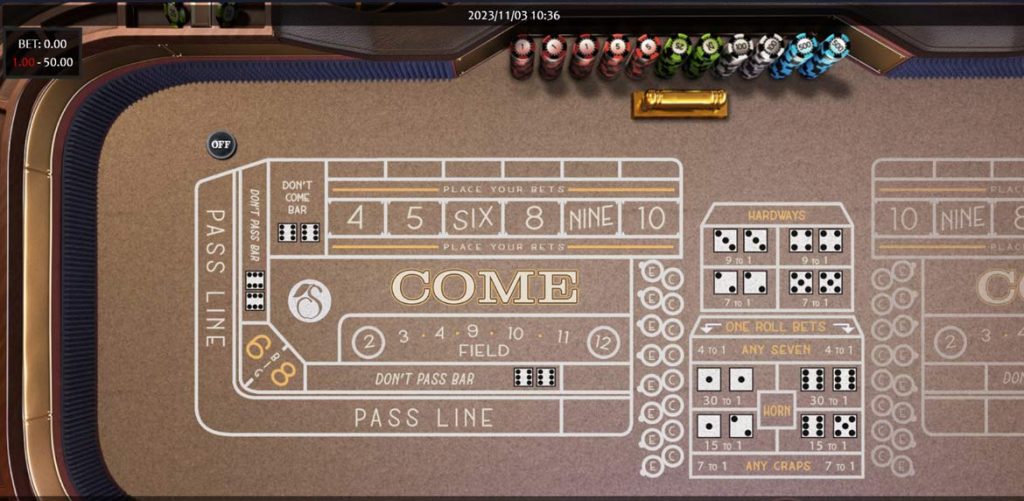
Task: Bet on snake eyes at 30 to 1
Action: (724, 383)
